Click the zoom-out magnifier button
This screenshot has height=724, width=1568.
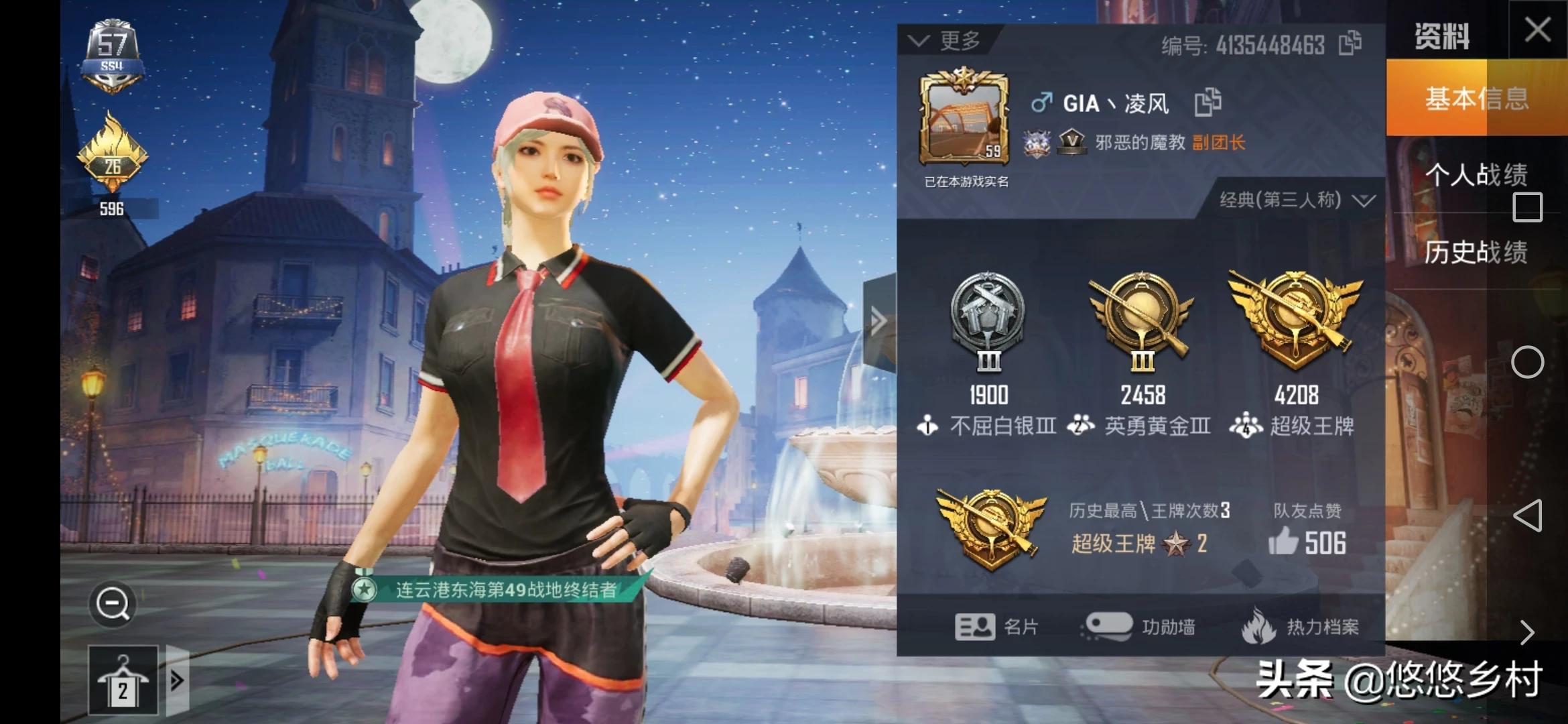click(x=113, y=604)
